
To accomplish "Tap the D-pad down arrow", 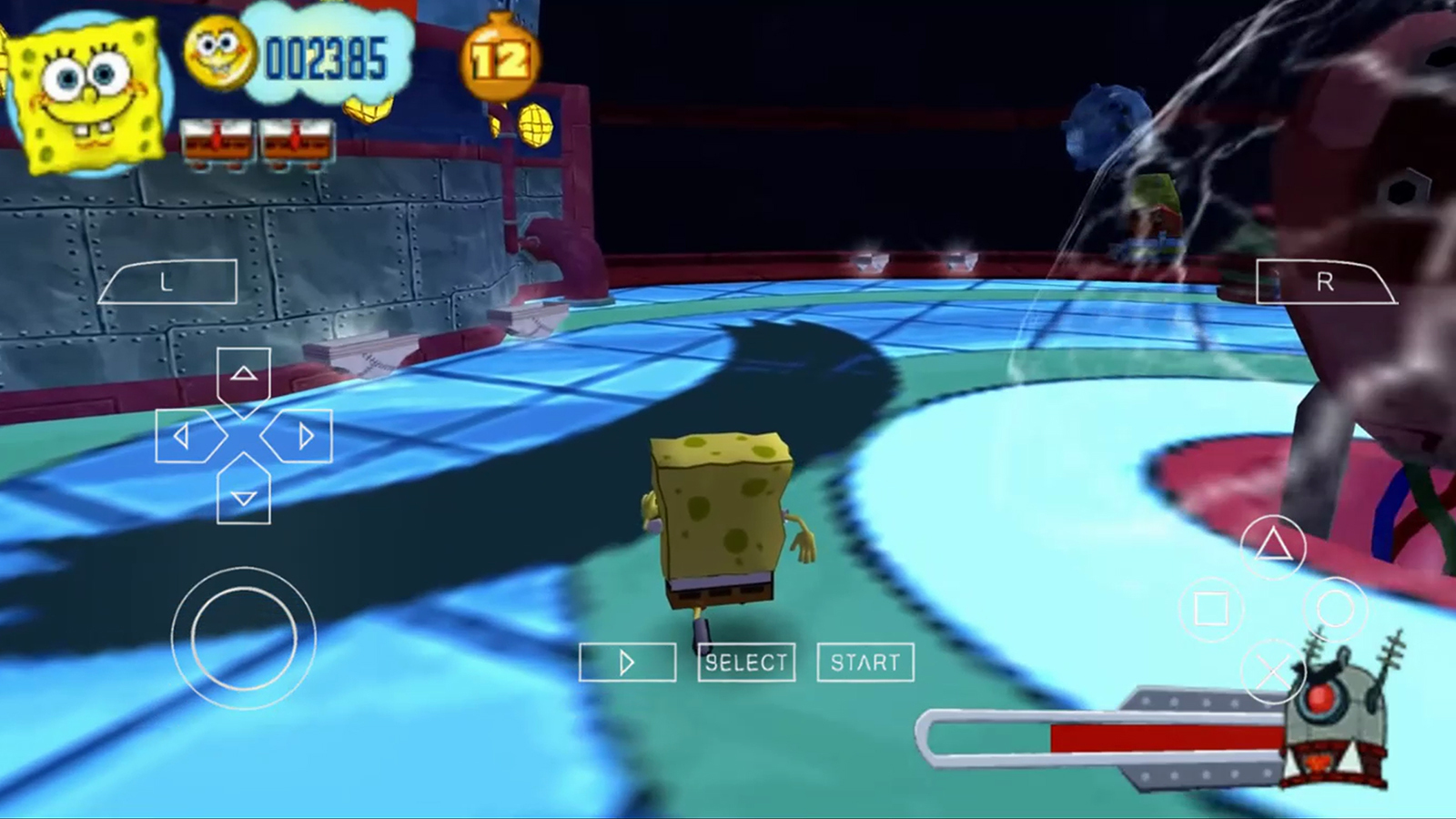I will pos(243,496).
